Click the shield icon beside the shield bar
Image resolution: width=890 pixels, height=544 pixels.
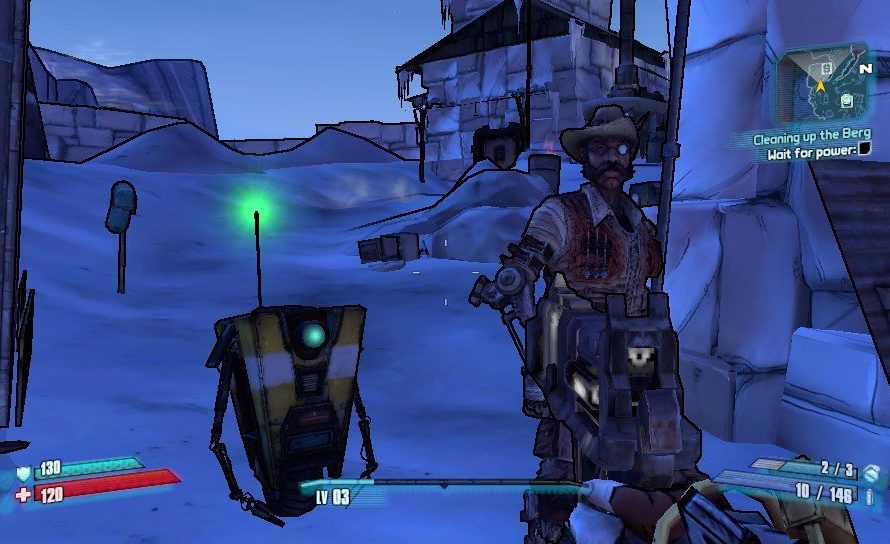point(23,474)
